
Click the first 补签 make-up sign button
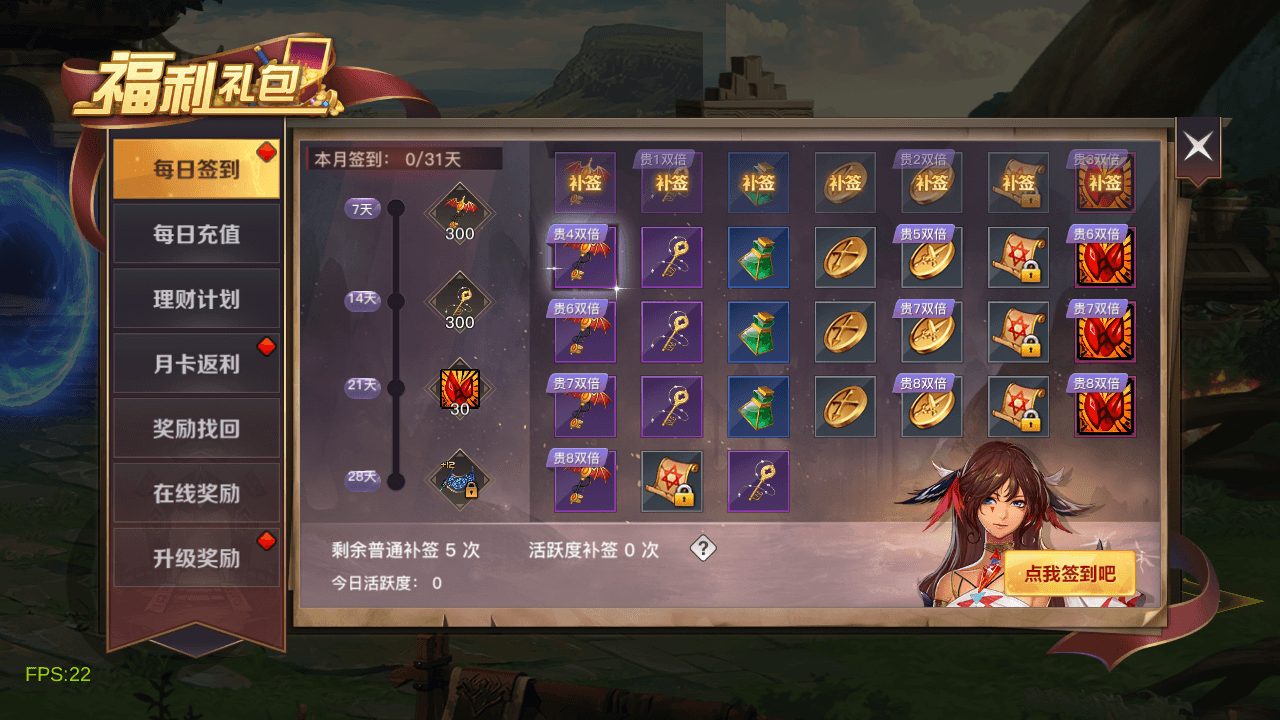click(585, 184)
